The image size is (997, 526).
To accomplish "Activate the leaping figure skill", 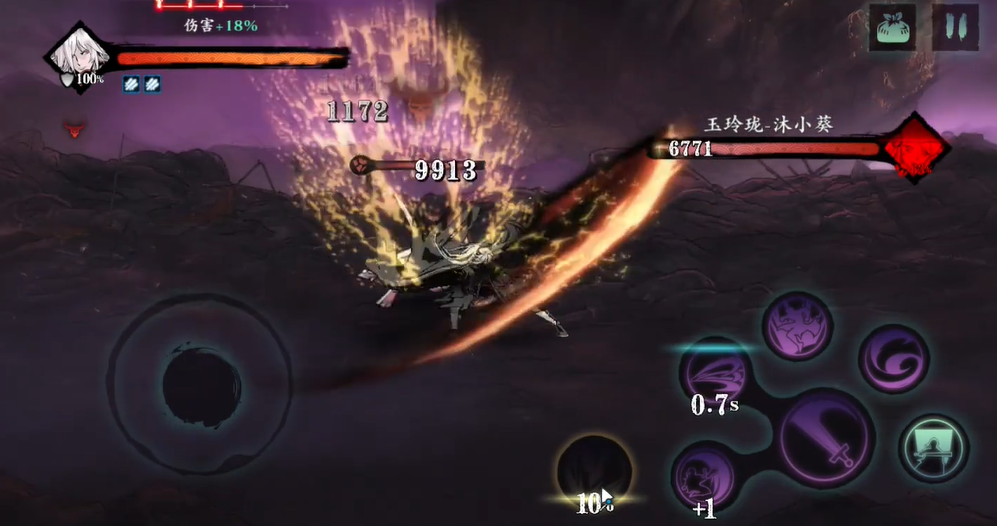I will pyautogui.click(x=798, y=326).
